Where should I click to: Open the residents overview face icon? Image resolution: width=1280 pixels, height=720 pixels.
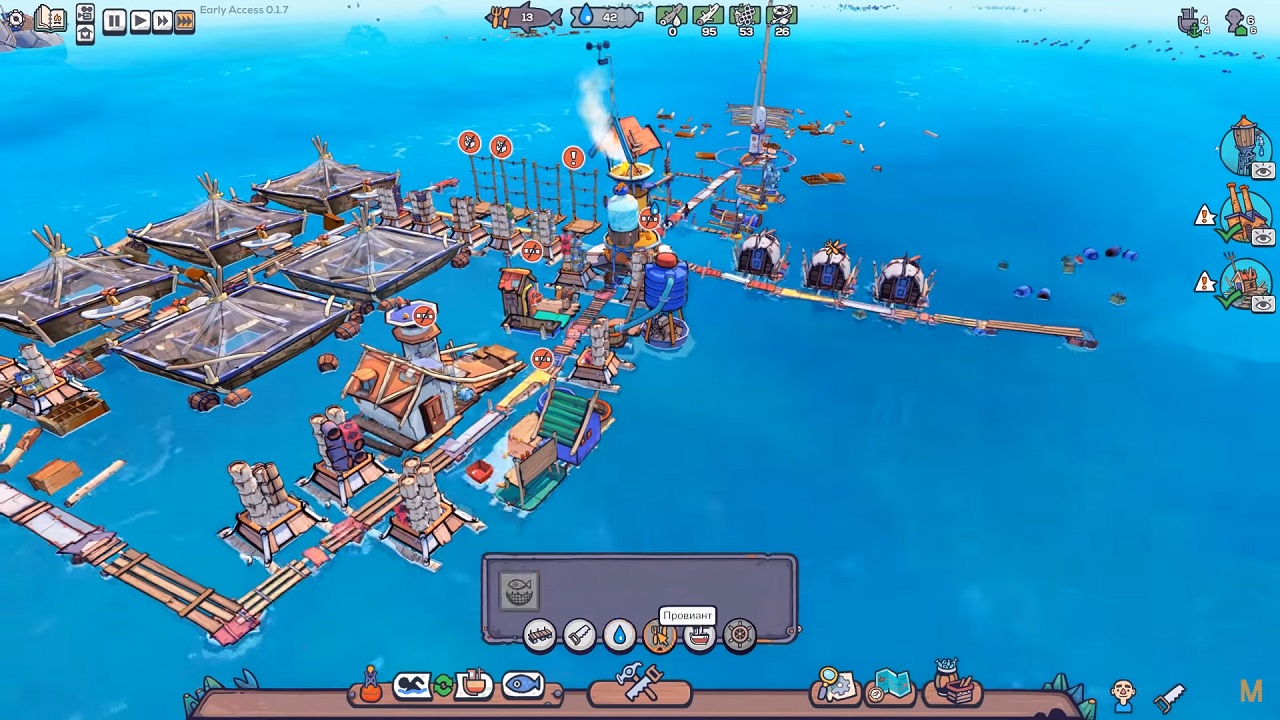click(1123, 692)
